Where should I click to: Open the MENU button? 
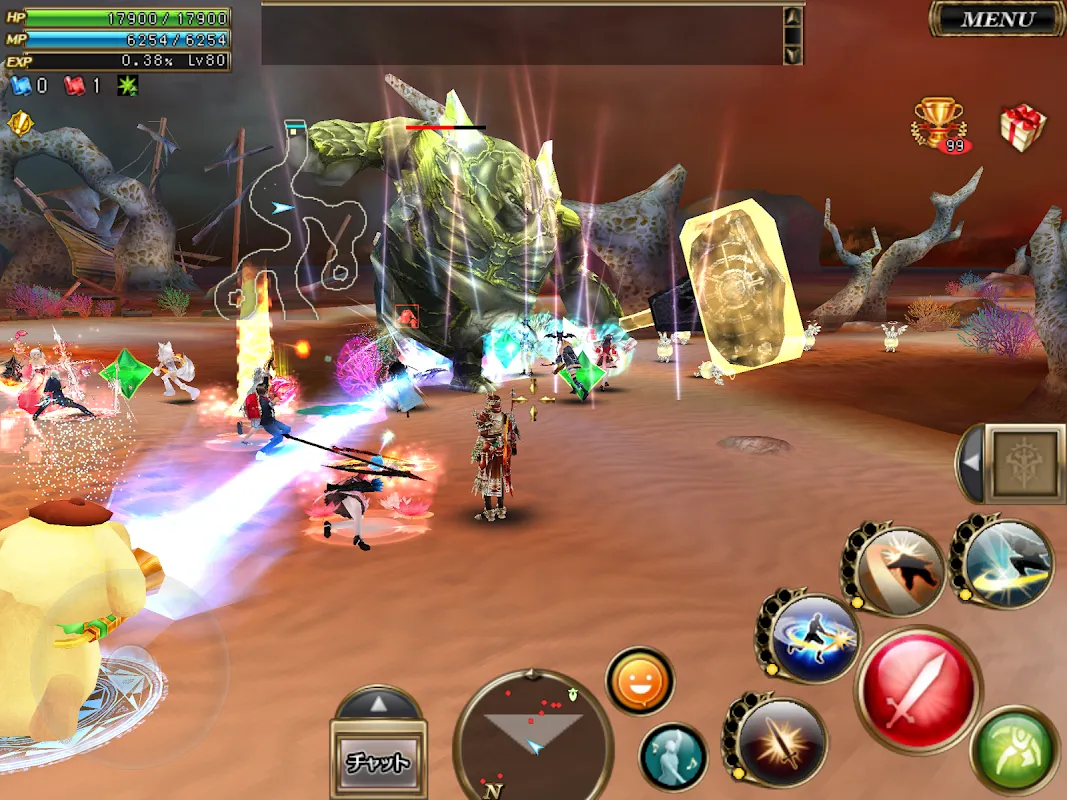[997, 19]
